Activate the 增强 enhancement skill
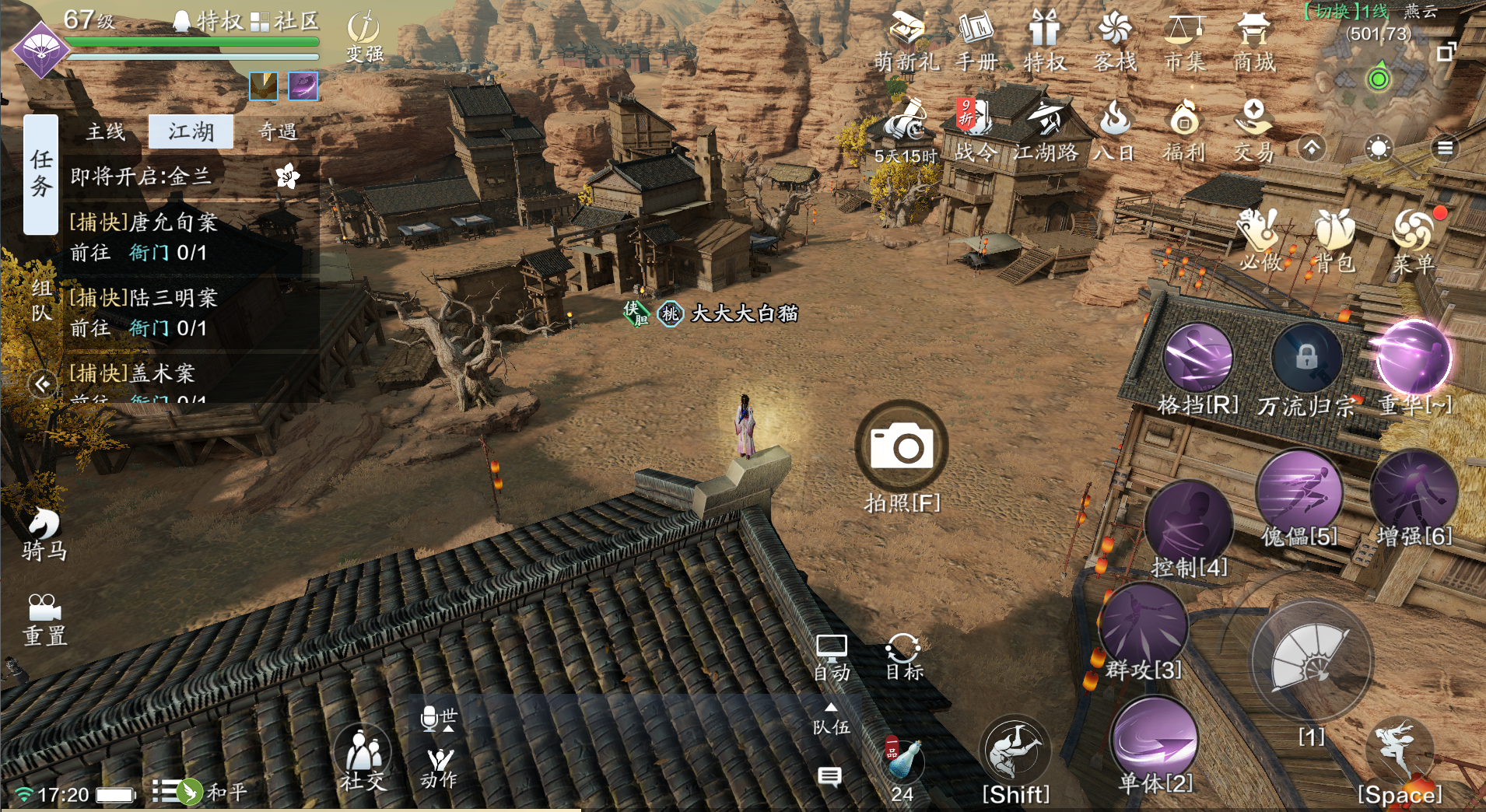Viewport: 1486px width, 812px height. pyautogui.click(x=1413, y=493)
